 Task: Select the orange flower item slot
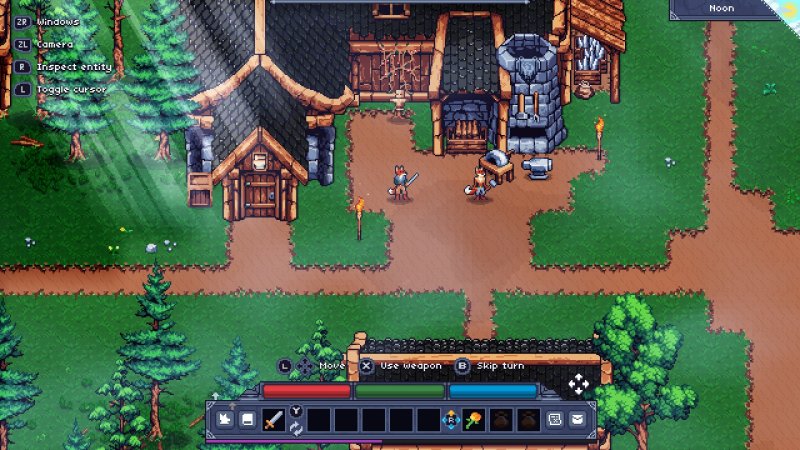click(x=475, y=420)
